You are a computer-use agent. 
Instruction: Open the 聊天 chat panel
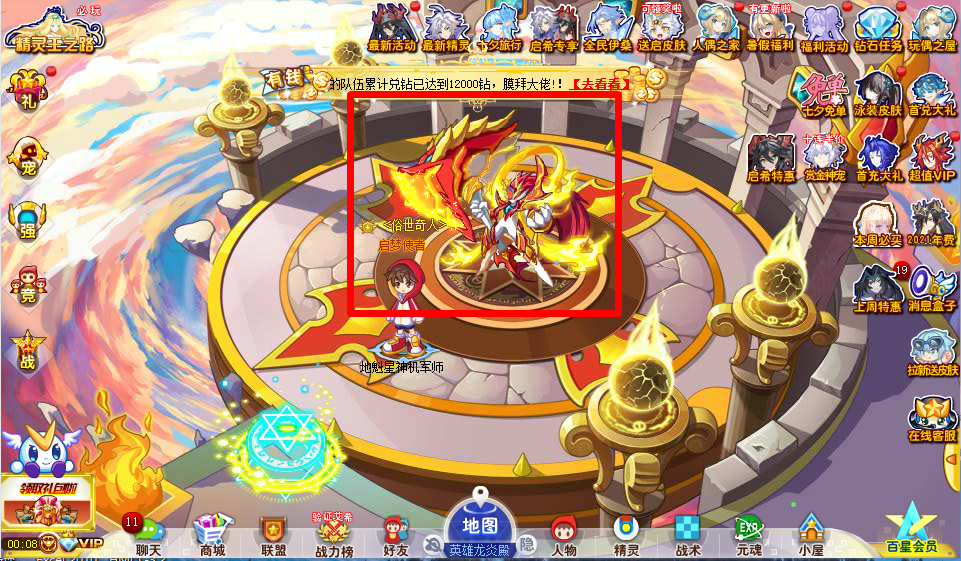[x=147, y=535]
